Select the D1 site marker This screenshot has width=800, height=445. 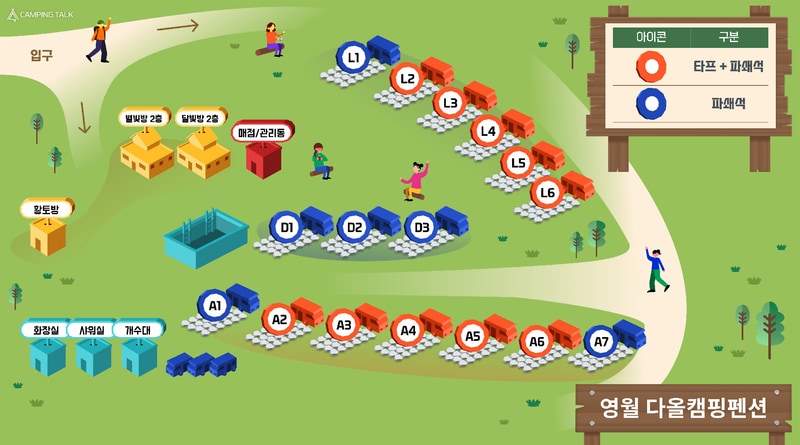click(x=287, y=228)
